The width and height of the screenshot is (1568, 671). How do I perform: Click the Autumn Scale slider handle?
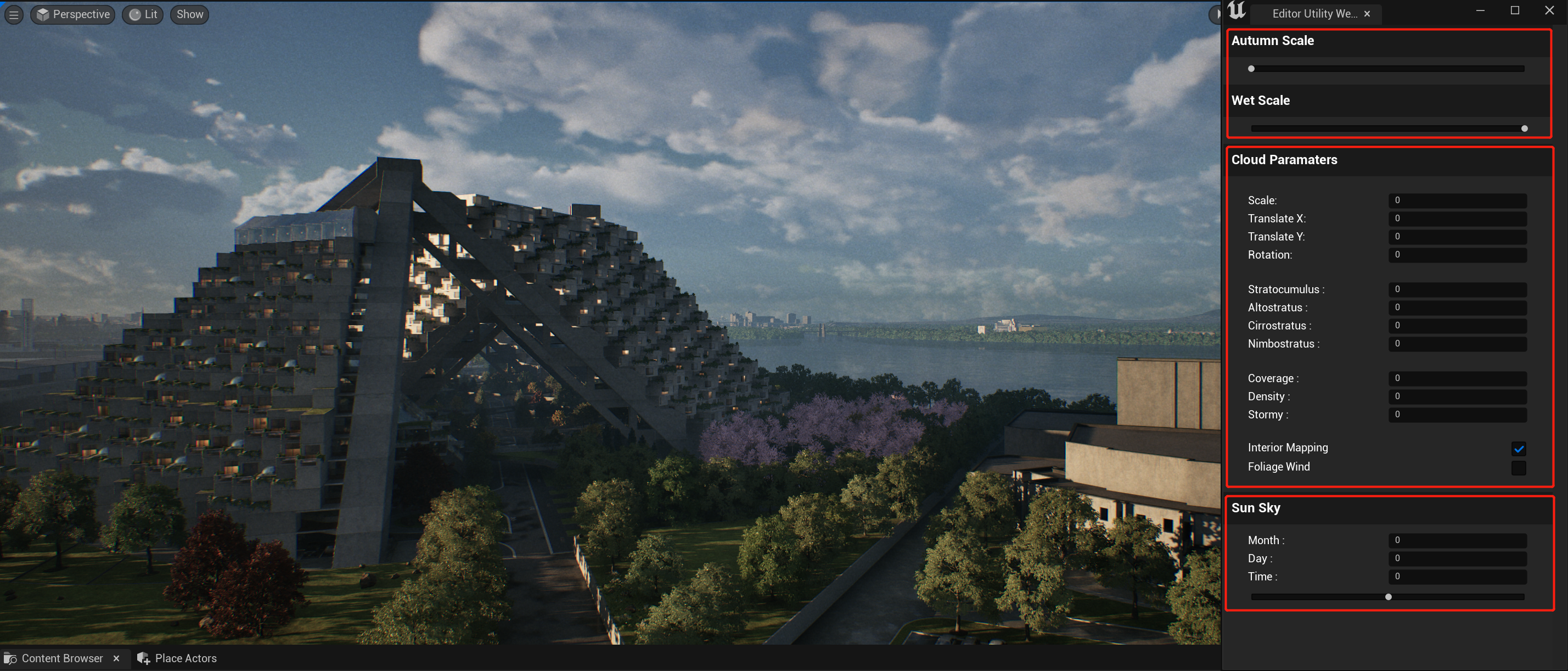[1251, 69]
